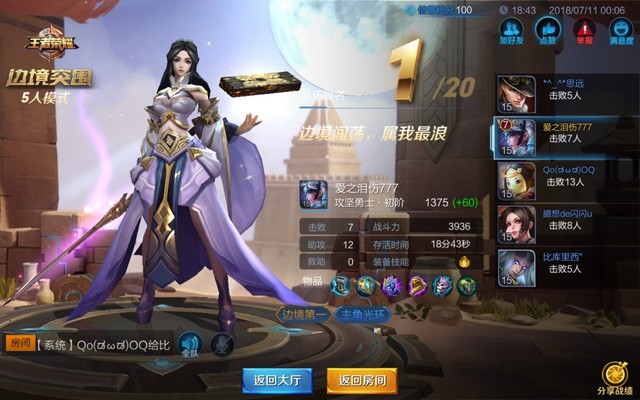Toggle the muted microphone icon
The image size is (640, 400).
(223, 344)
